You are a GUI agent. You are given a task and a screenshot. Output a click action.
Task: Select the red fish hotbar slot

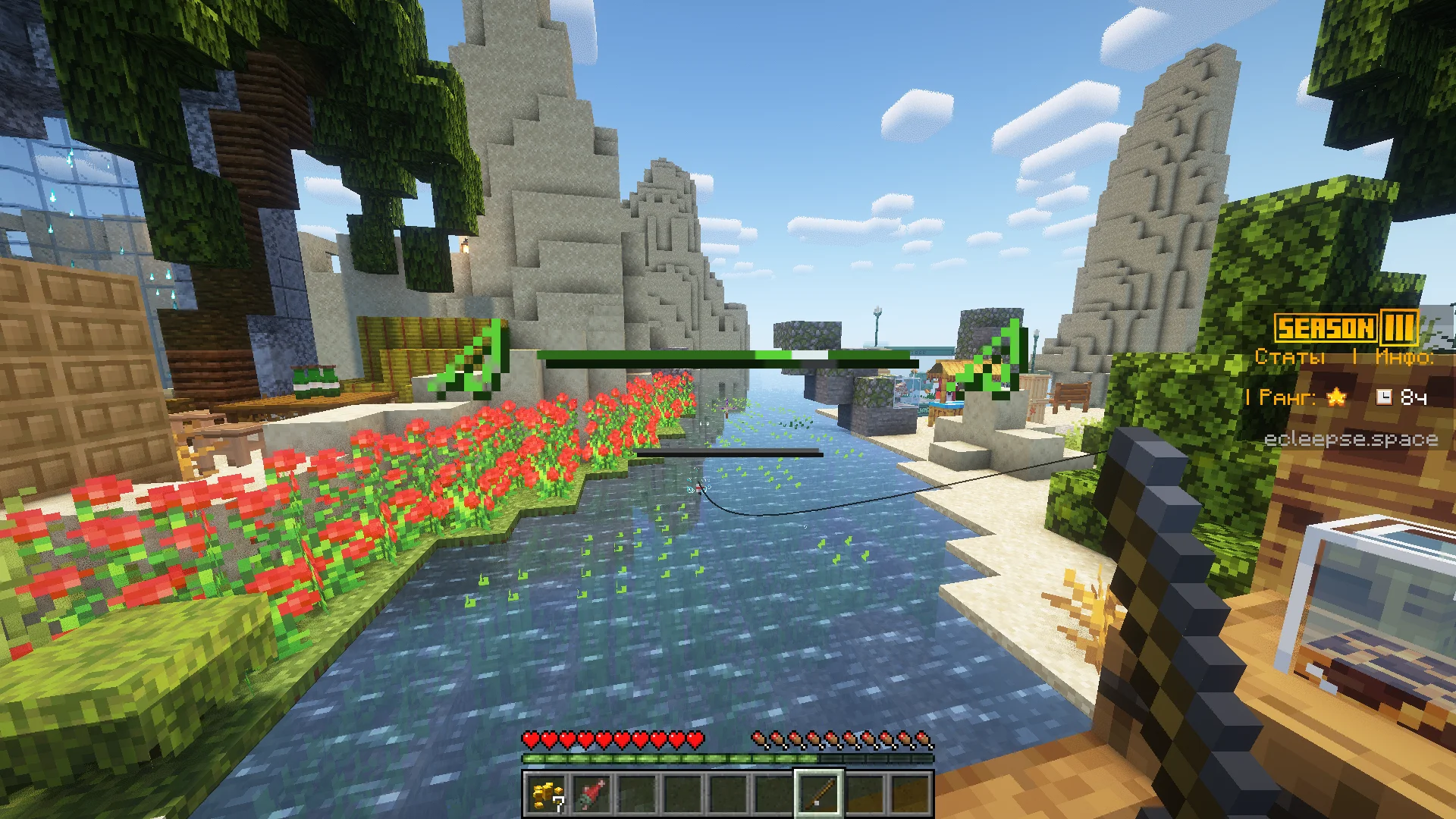(592, 794)
